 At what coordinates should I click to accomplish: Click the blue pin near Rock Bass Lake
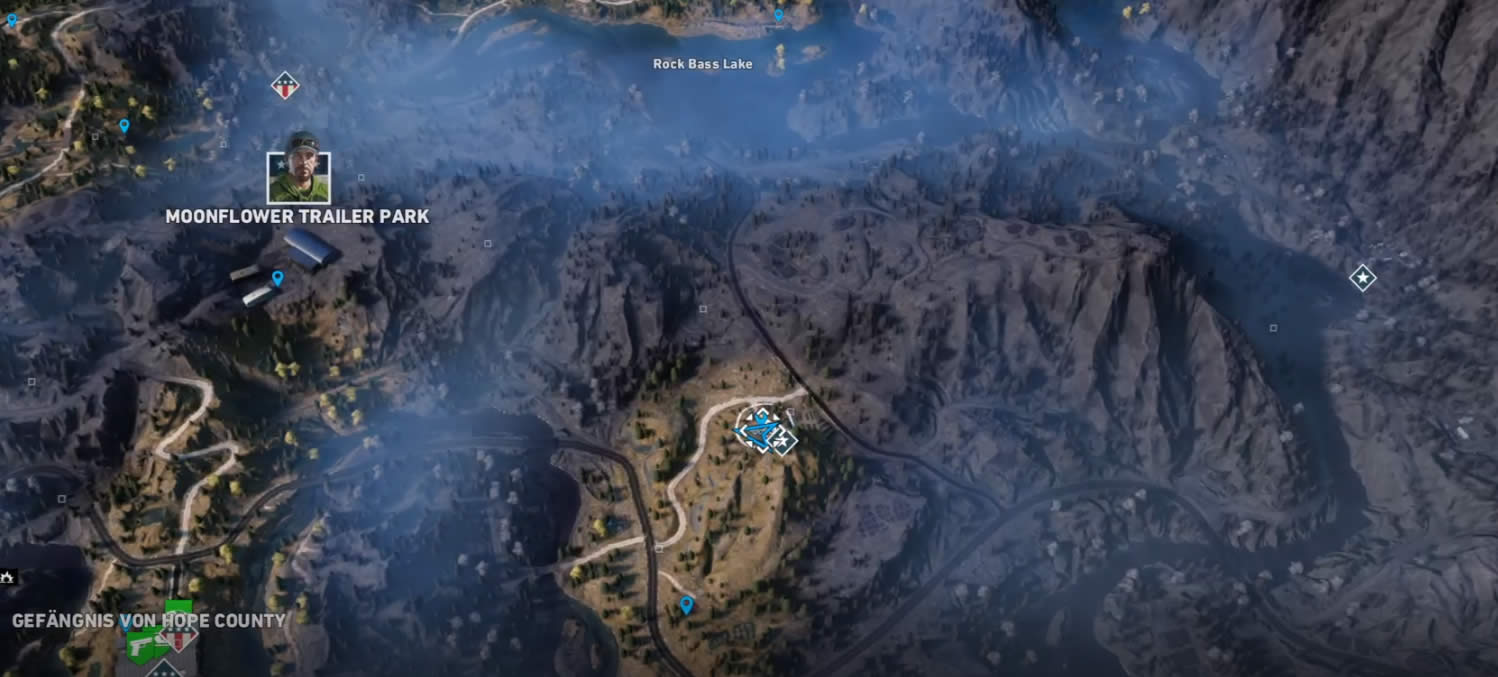778,16
